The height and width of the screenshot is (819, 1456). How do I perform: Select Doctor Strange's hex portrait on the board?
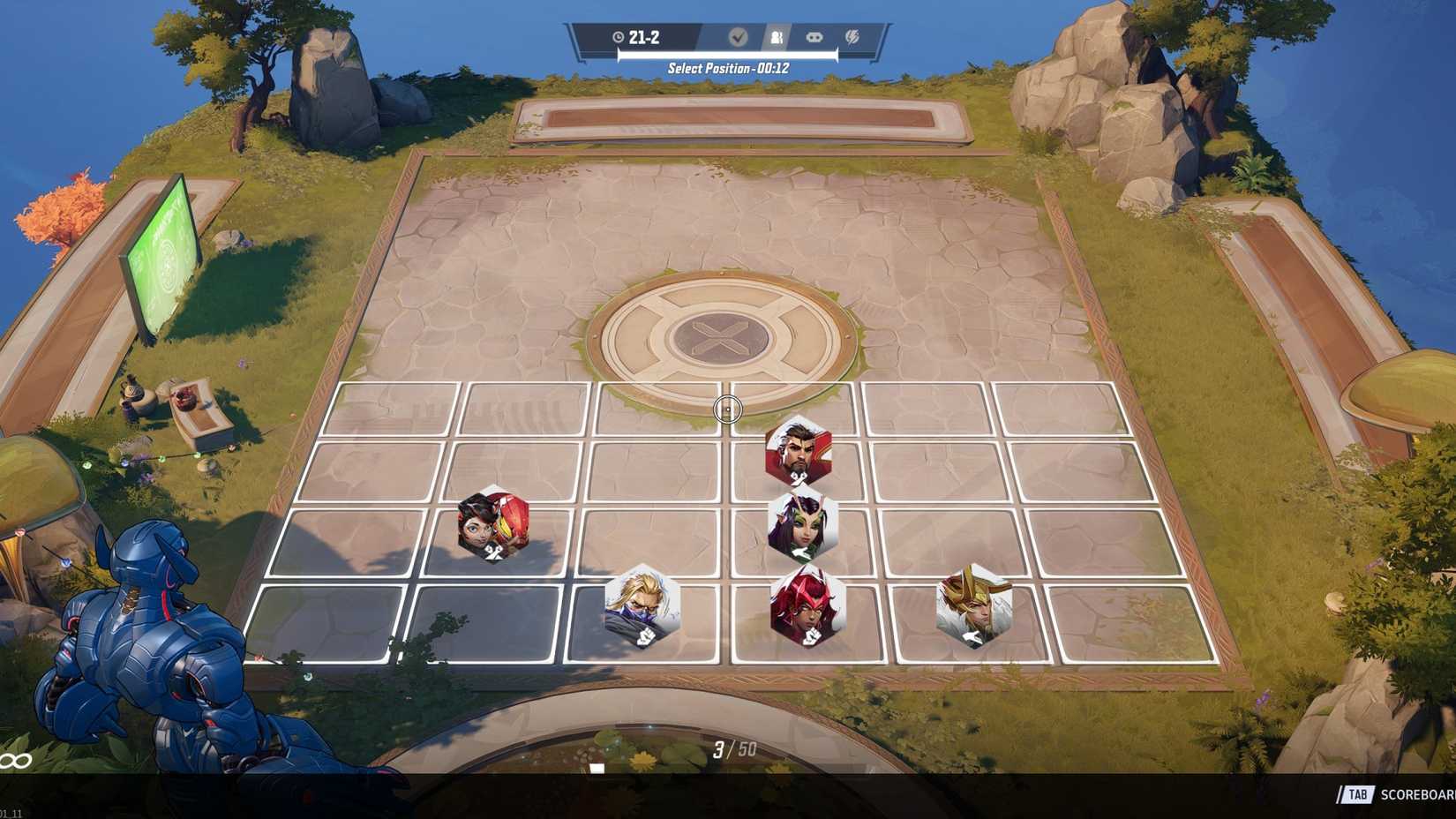(x=799, y=452)
